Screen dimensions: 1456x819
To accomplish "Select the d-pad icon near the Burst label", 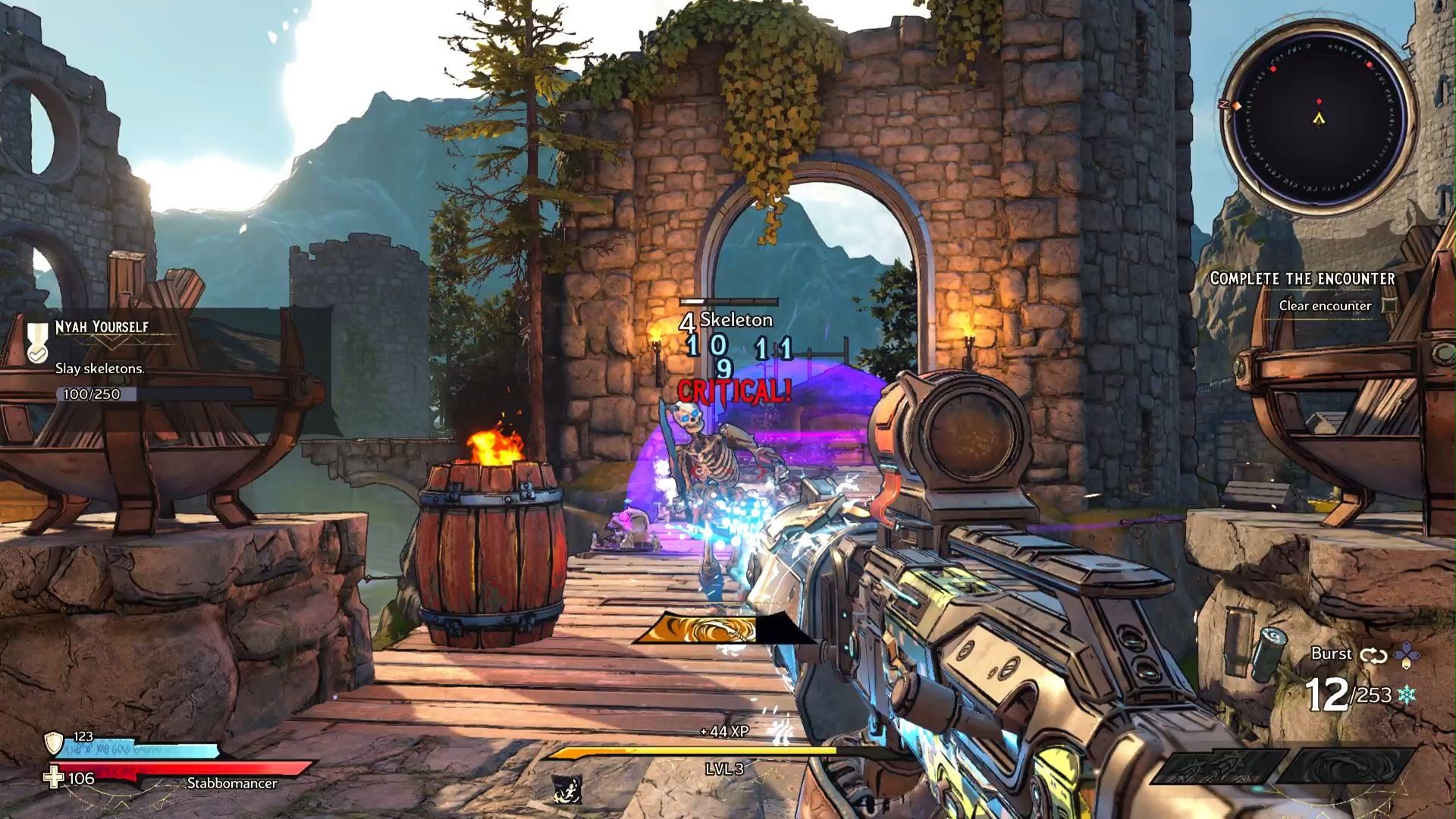I will [x=1407, y=654].
